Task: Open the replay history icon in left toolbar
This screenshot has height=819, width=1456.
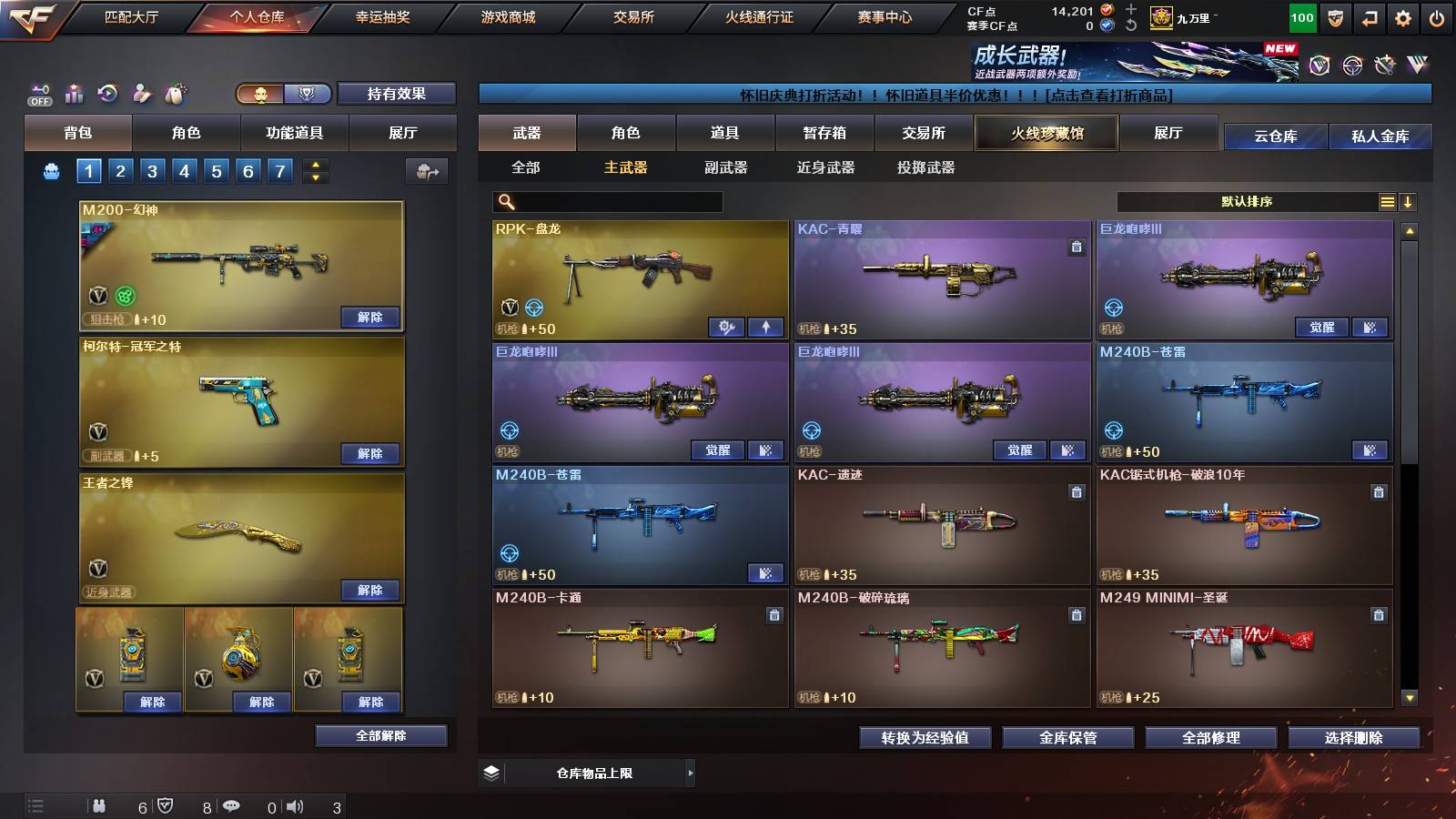Action: (x=106, y=93)
